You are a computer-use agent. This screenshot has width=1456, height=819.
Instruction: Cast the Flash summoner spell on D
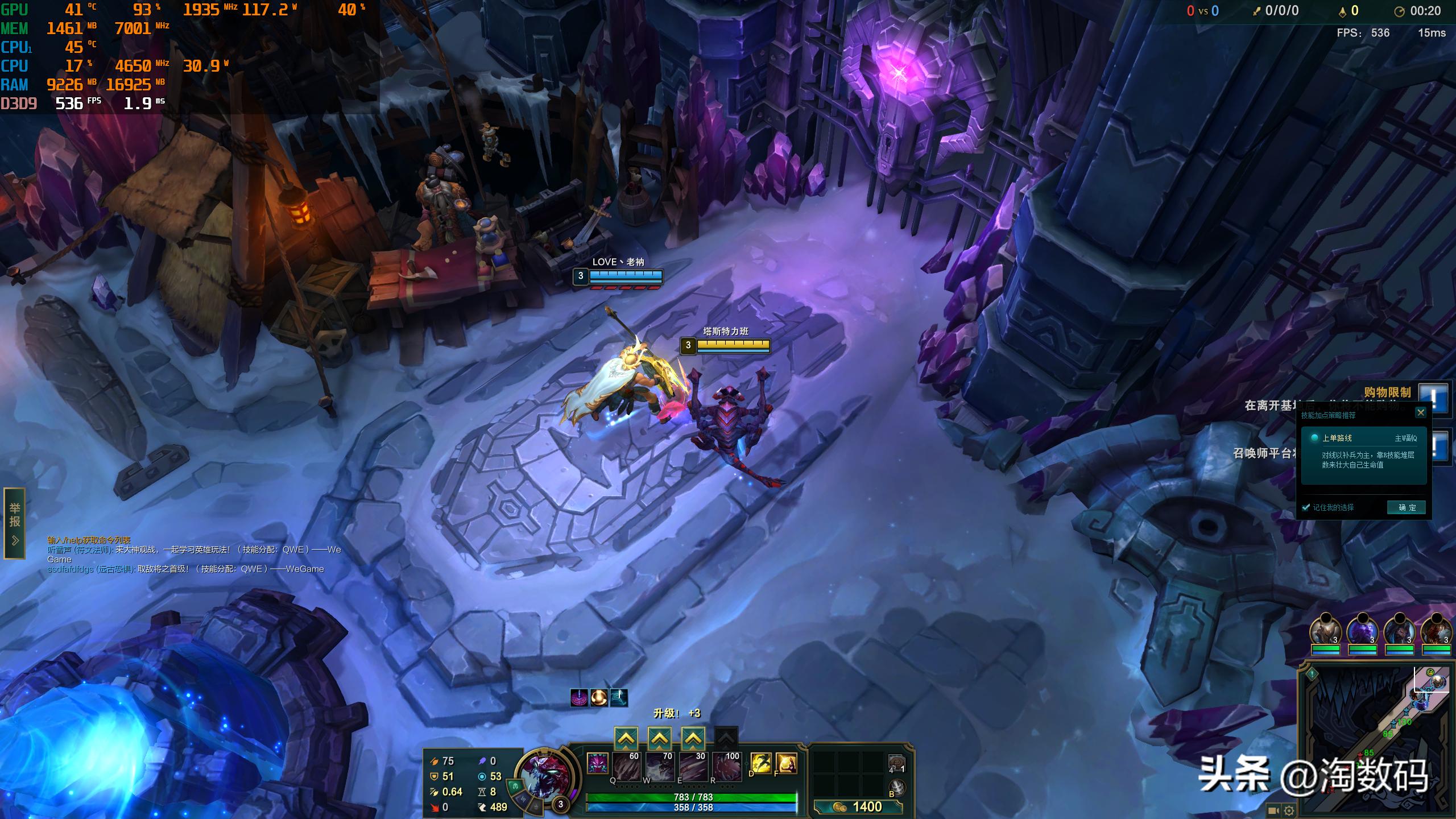[x=761, y=763]
